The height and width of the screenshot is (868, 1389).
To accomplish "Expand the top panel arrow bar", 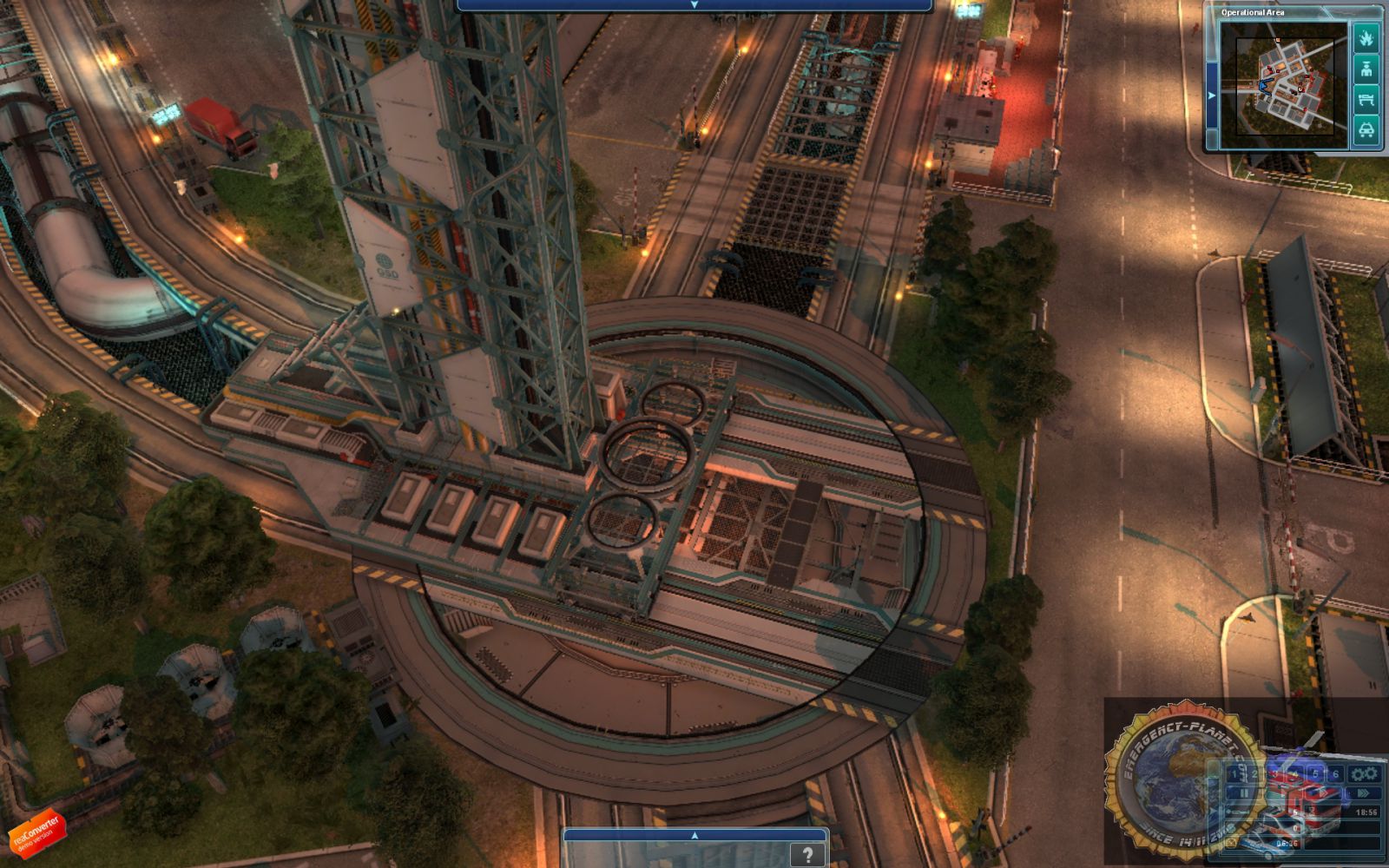I will pos(694,5).
